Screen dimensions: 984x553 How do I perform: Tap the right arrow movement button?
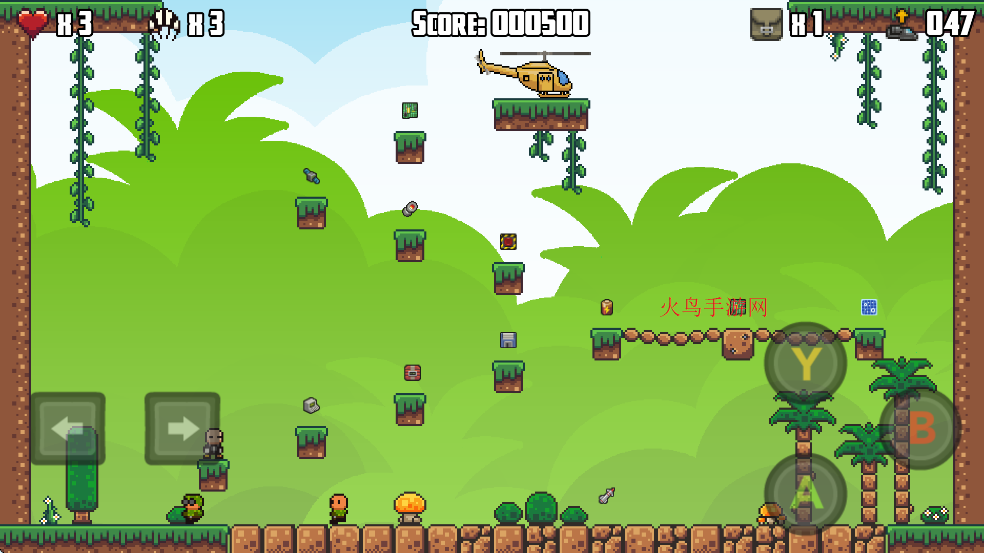tap(182, 429)
